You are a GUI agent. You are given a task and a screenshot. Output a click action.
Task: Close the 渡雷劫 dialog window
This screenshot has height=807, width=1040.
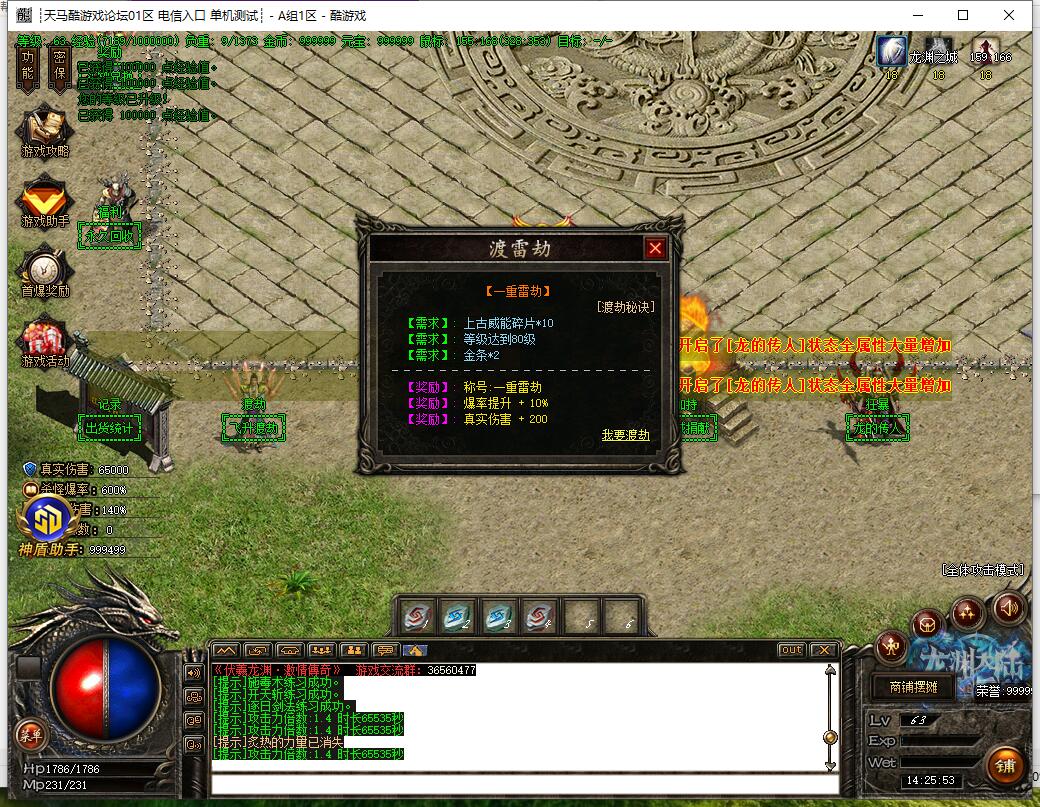coord(655,248)
